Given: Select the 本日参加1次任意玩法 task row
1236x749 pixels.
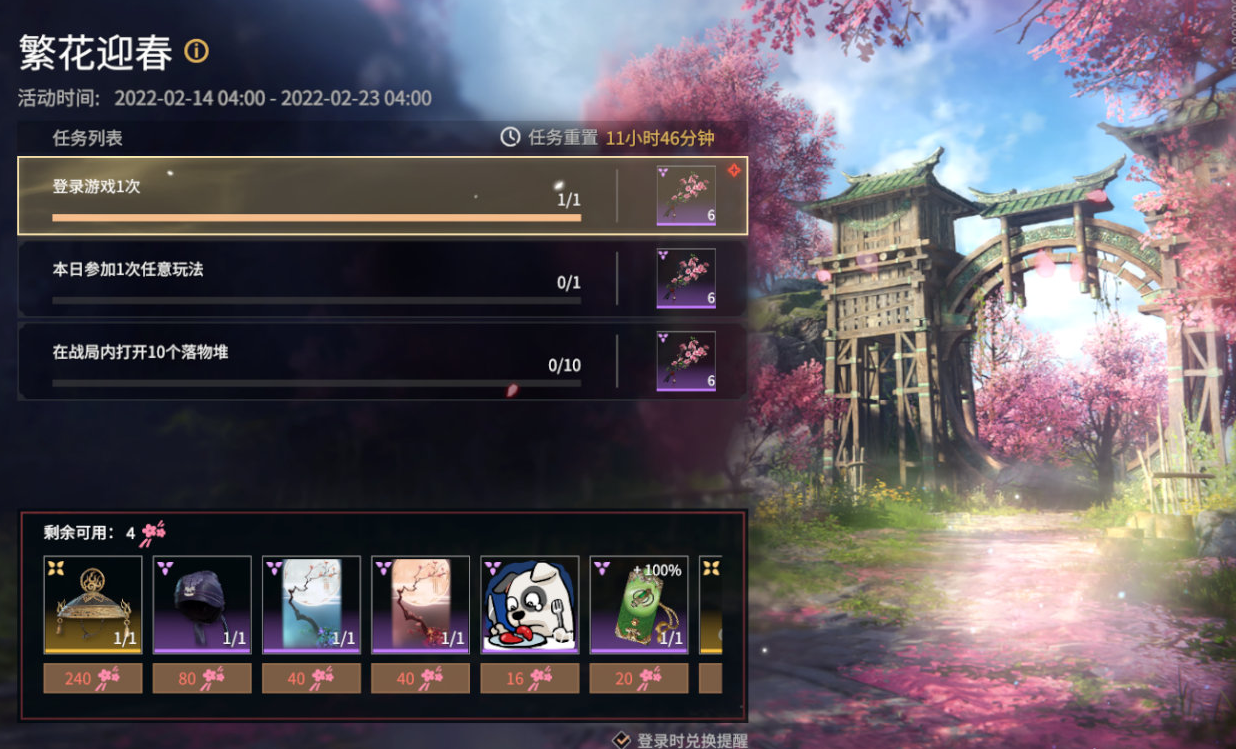Looking at the screenshot, I should tap(317, 278).
